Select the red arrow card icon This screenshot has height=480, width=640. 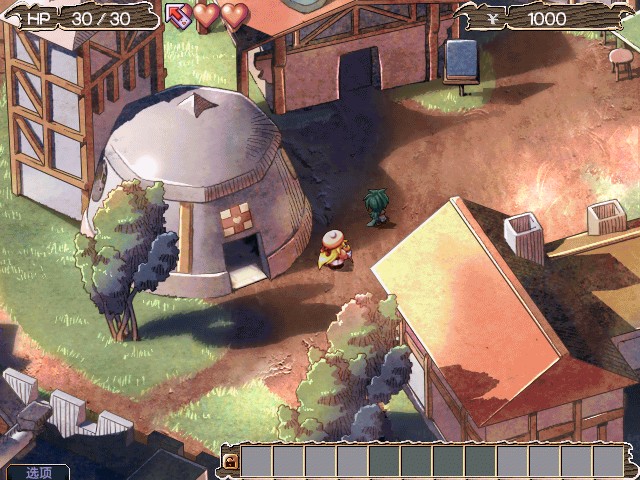click(x=178, y=15)
